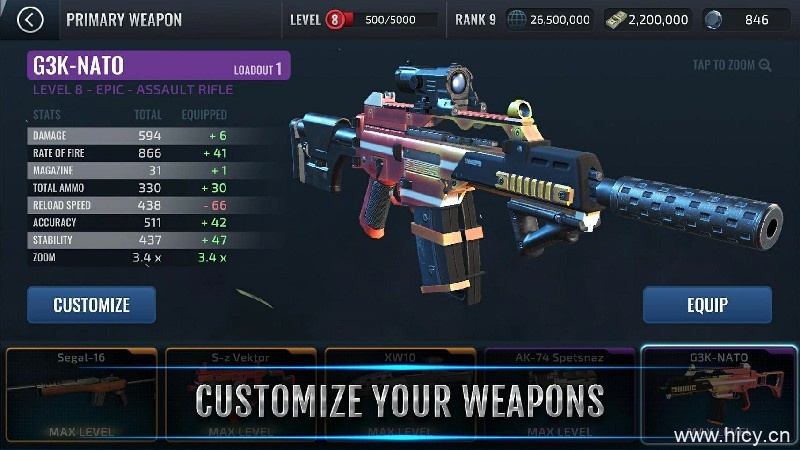Equip the G3K-NATO rifle
The width and height of the screenshot is (800, 450).
click(x=707, y=305)
